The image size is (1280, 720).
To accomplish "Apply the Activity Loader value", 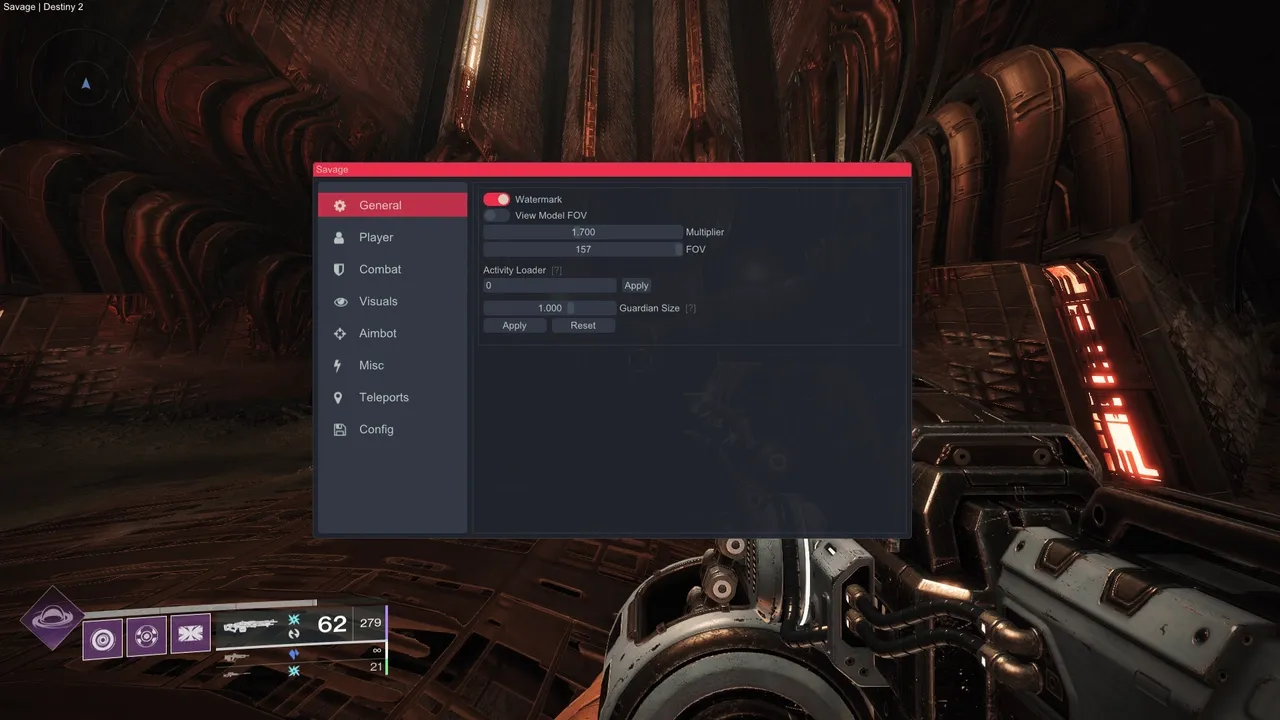I will coord(636,286).
